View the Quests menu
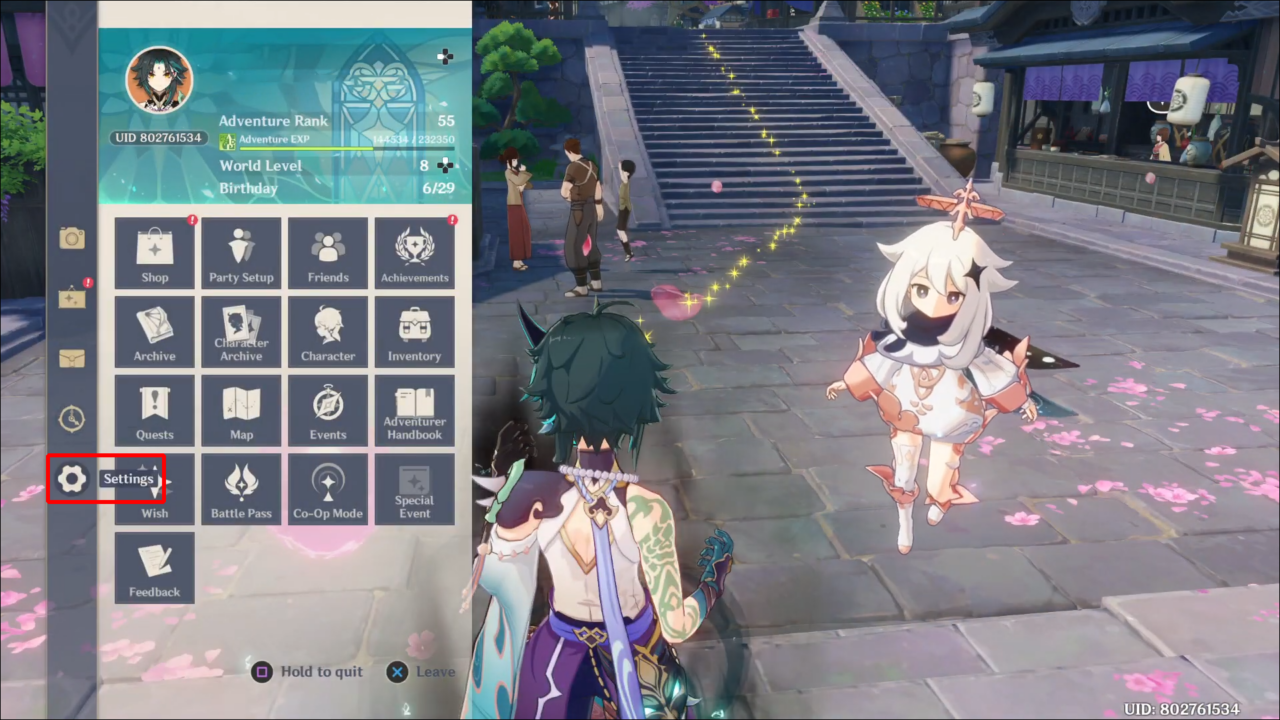This screenshot has height=720, width=1280. click(154, 410)
